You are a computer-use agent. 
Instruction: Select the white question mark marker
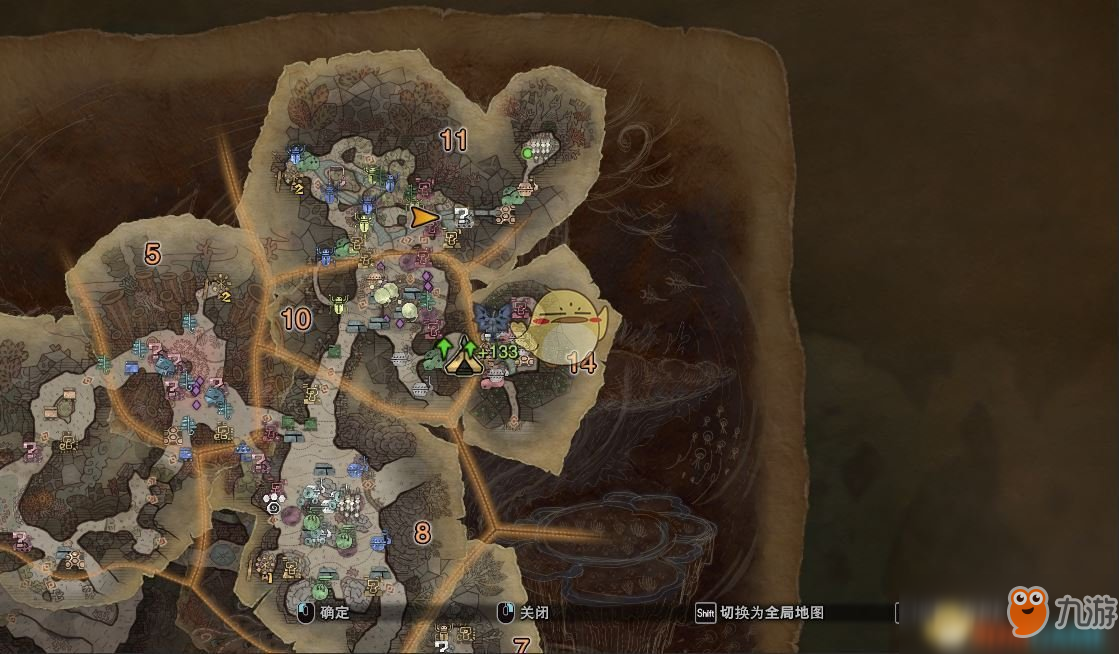click(462, 215)
